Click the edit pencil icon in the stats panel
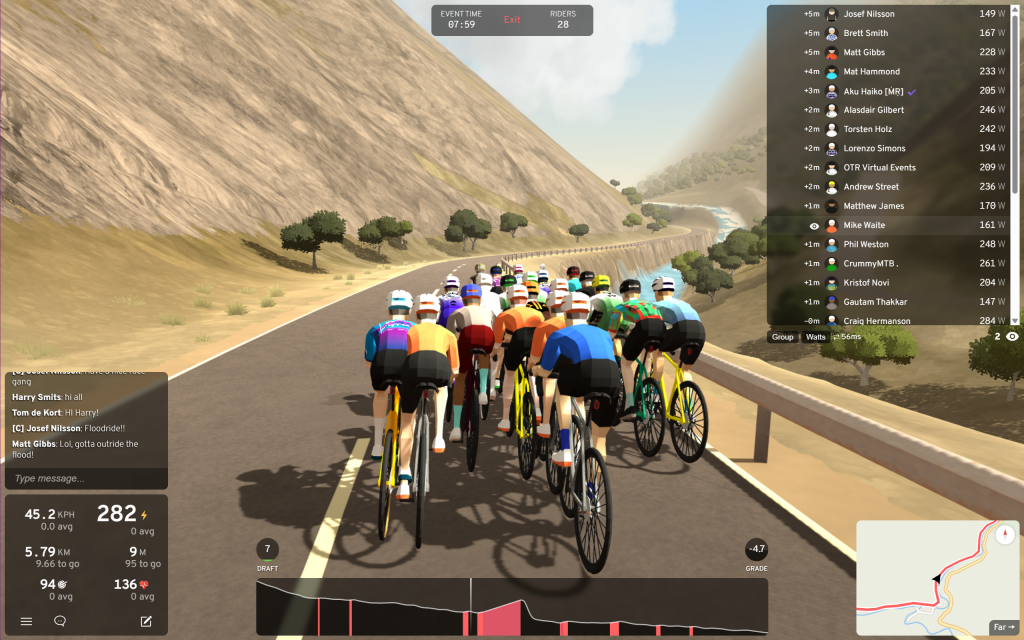Viewport: 1024px width, 640px height. point(146,621)
